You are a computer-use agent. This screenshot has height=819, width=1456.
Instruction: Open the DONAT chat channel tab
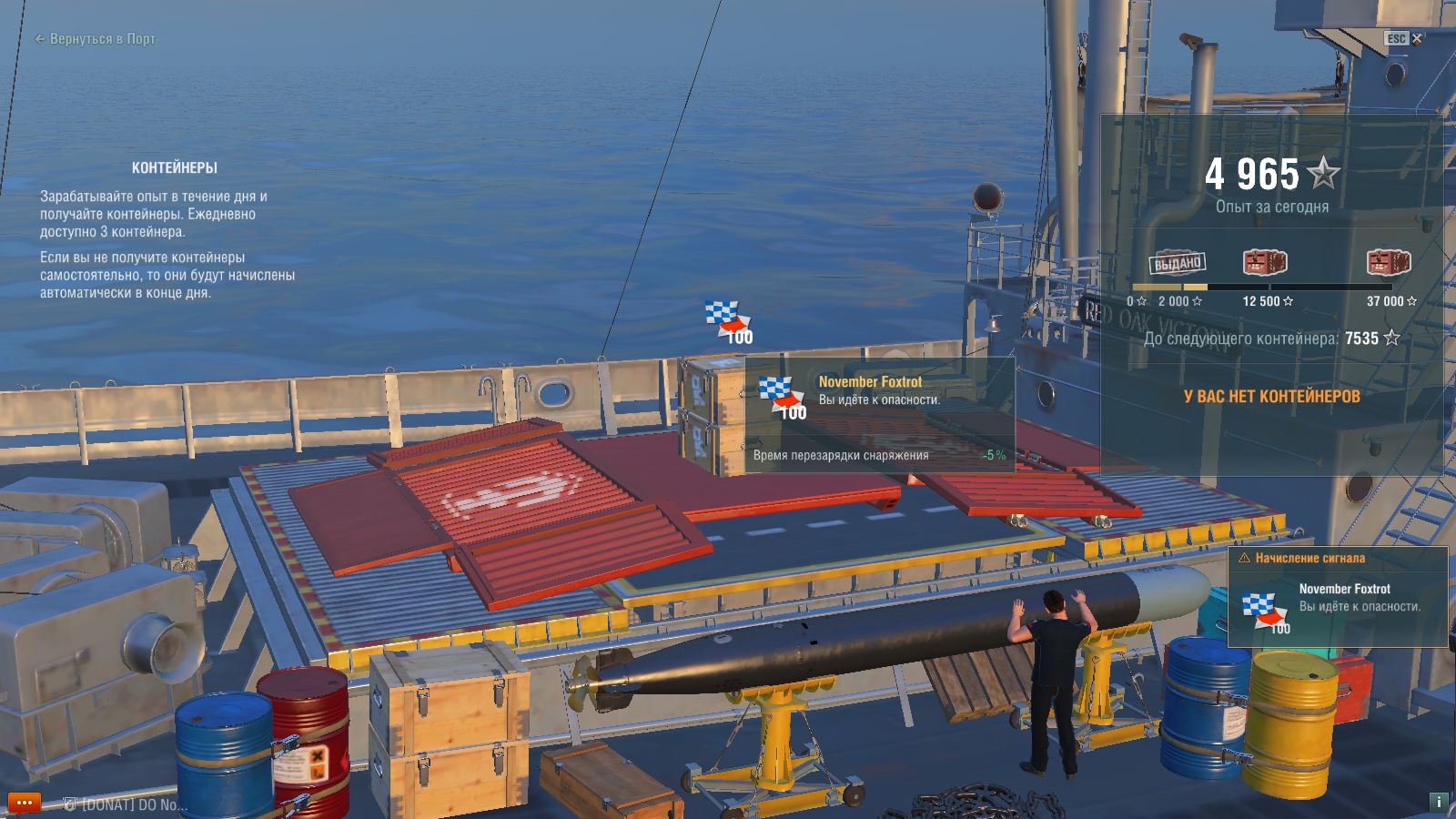pos(126,804)
